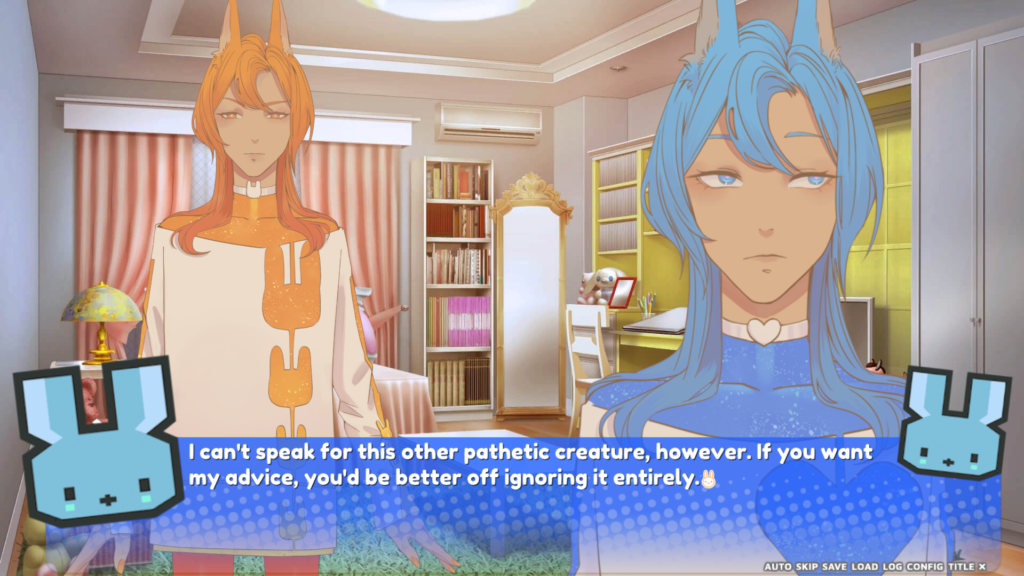Activate SKIP to fast-forward dialogue
This screenshot has height=576, width=1024.
807,566
